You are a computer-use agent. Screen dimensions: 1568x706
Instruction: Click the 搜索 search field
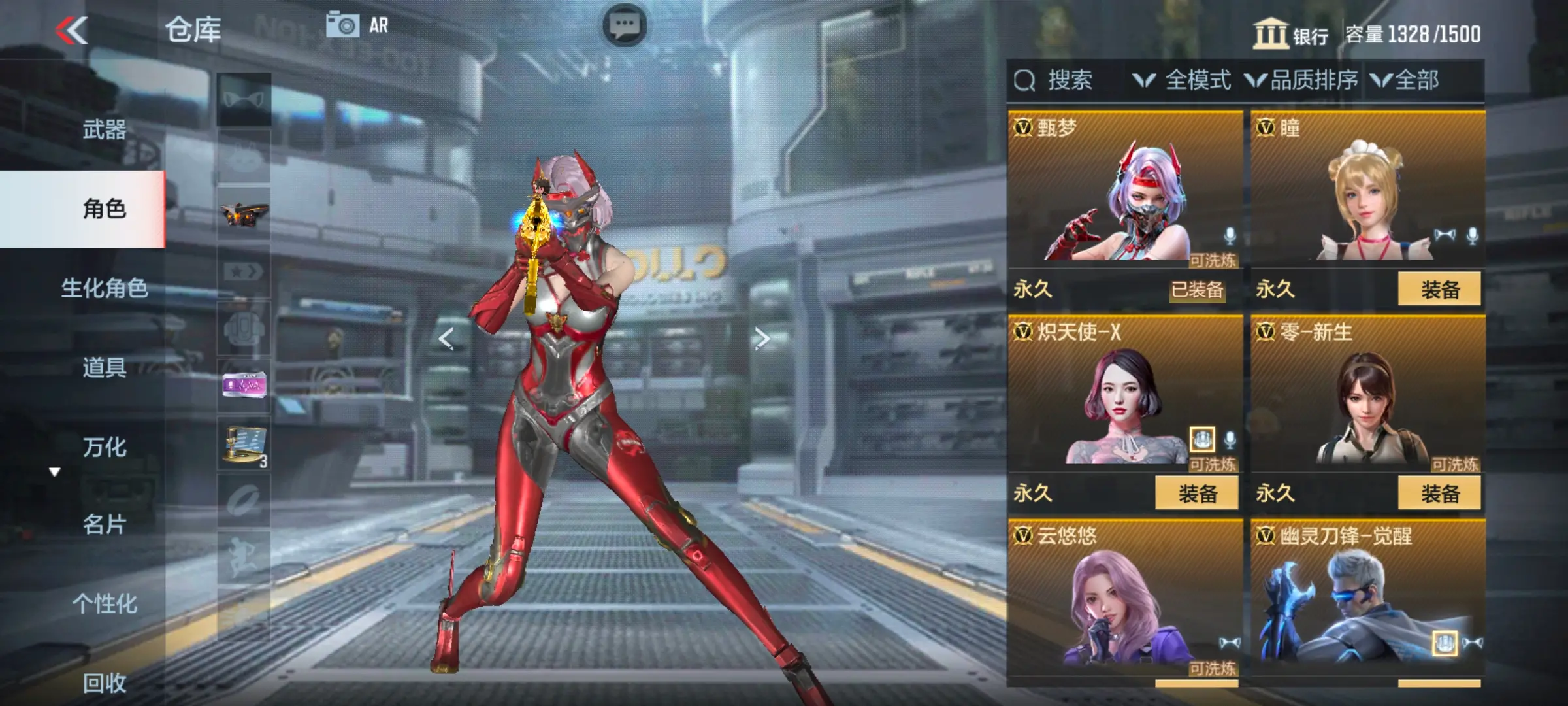(x=1070, y=80)
